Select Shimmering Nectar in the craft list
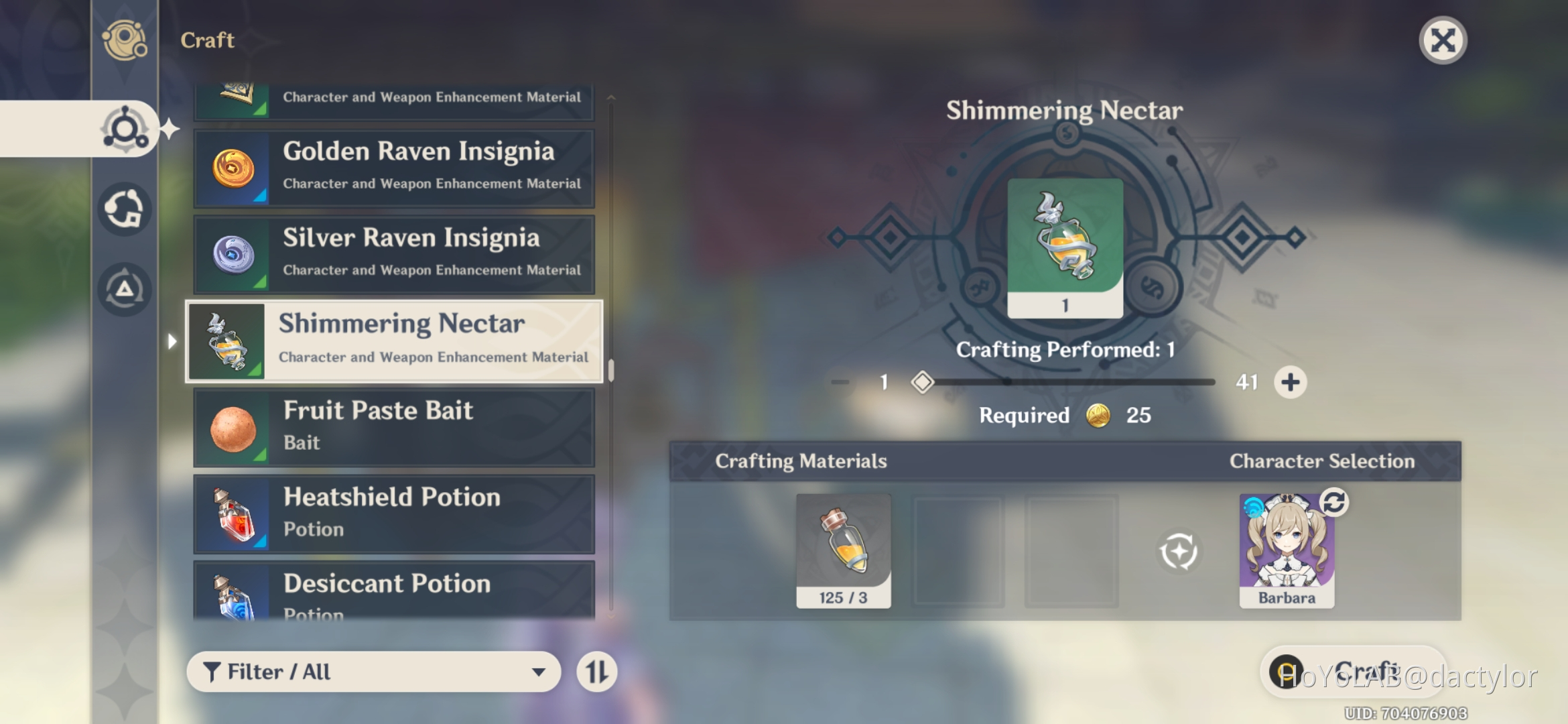Screen dimensions: 1568x724 (394, 341)
